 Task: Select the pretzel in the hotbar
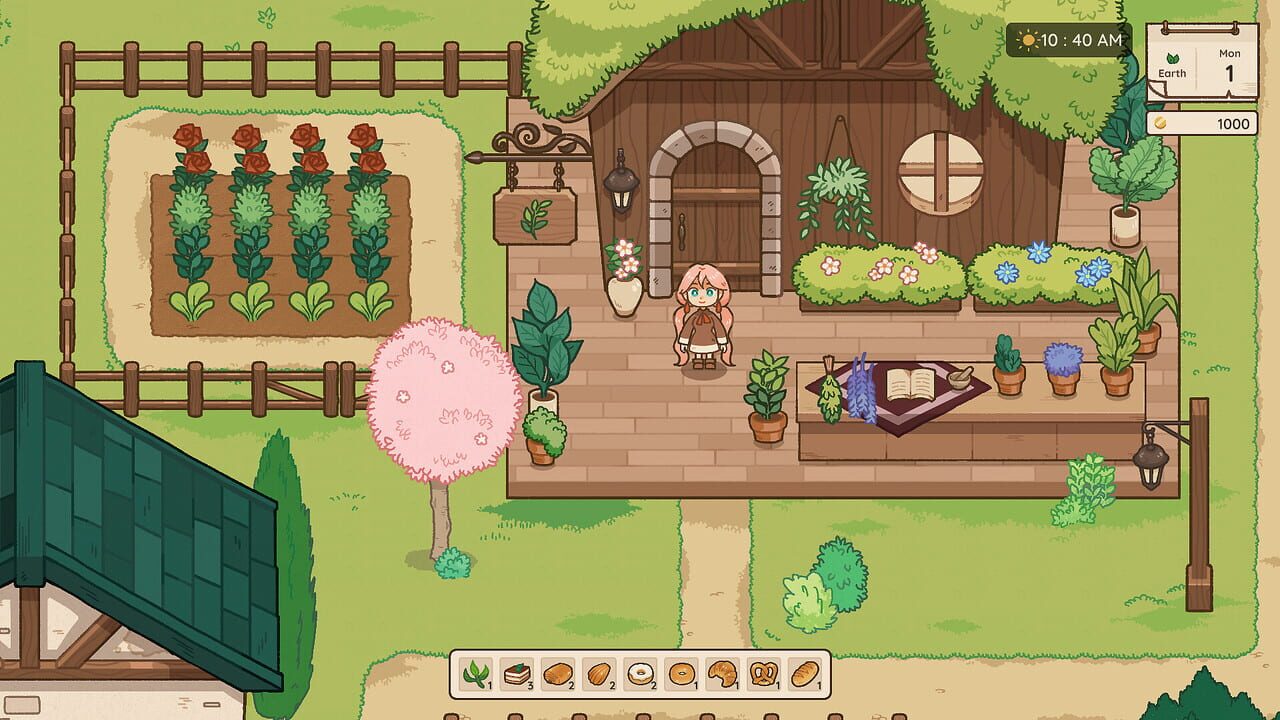pos(764,671)
